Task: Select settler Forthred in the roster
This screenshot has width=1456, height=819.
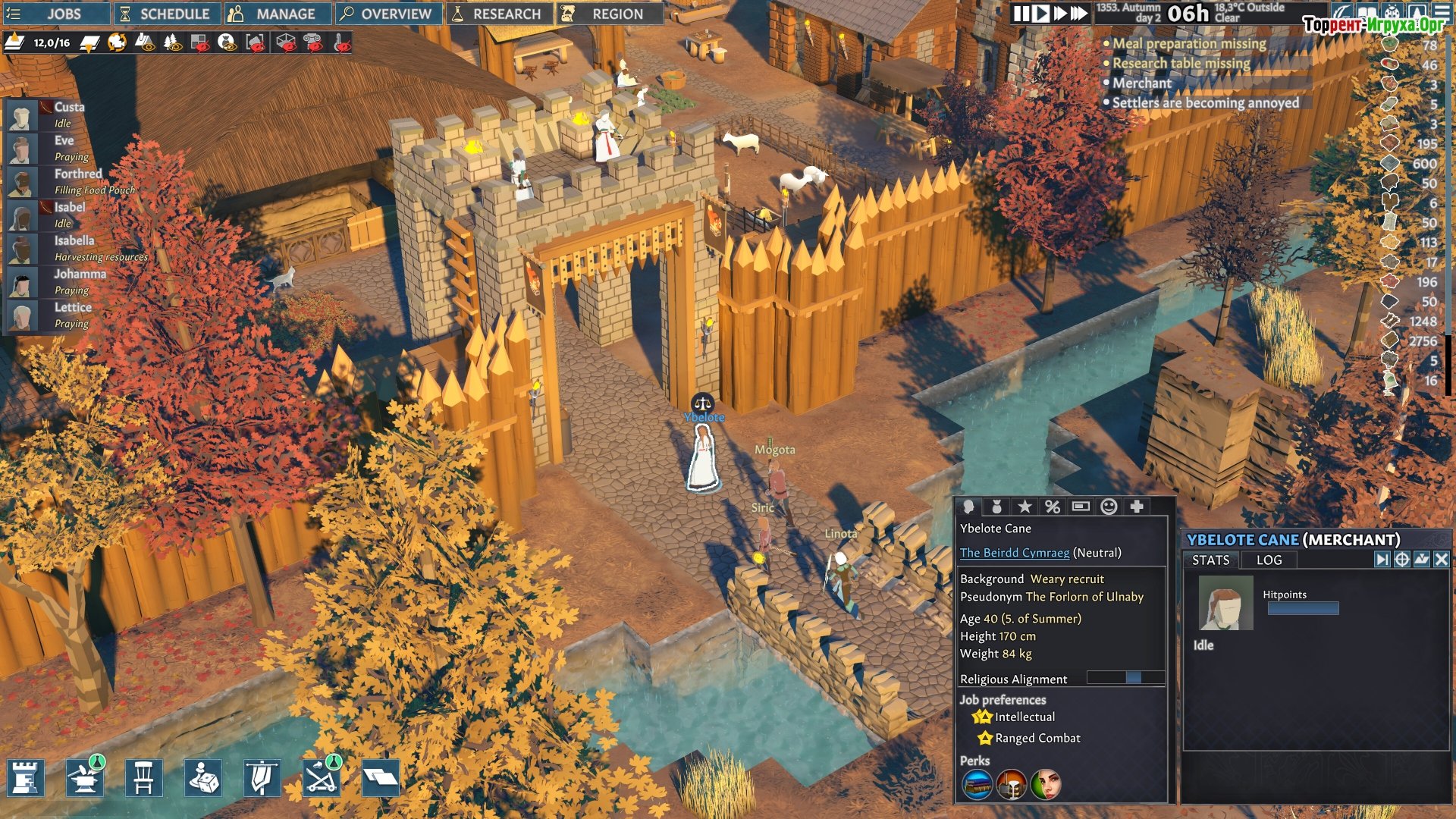Action: click(77, 174)
